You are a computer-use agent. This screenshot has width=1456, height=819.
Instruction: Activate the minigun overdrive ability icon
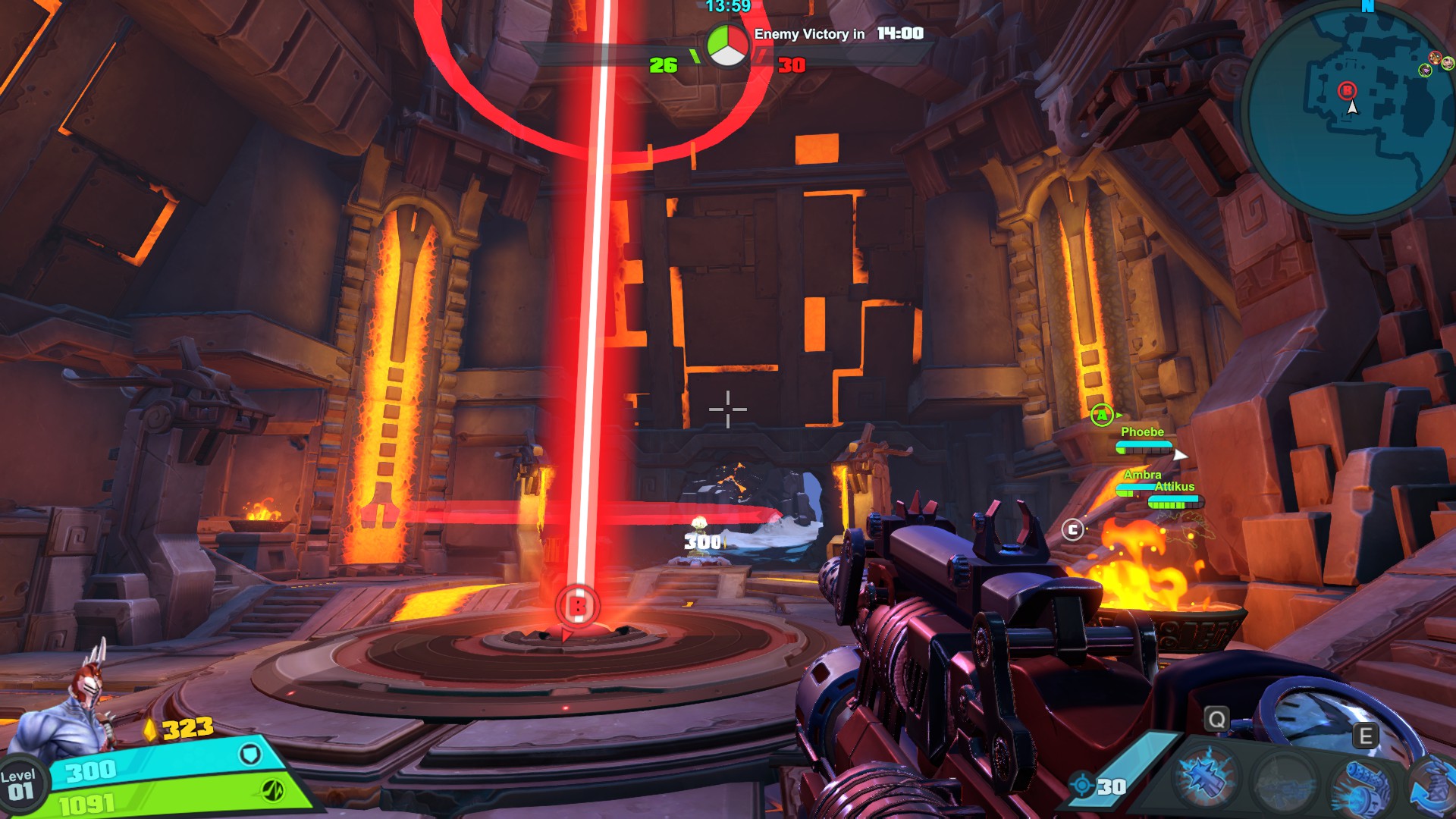[1366, 785]
